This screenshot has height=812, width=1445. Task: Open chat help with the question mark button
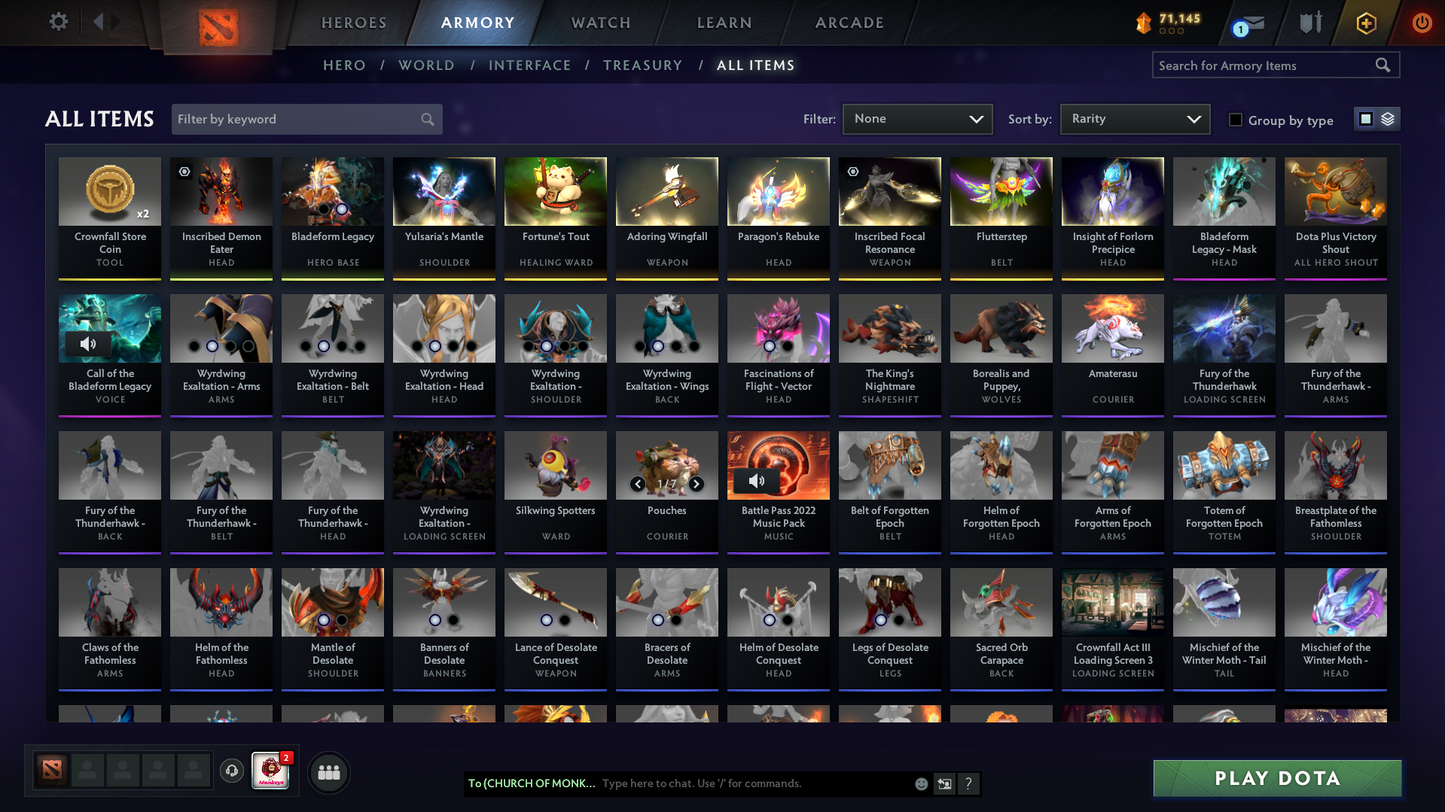point(968,784)
